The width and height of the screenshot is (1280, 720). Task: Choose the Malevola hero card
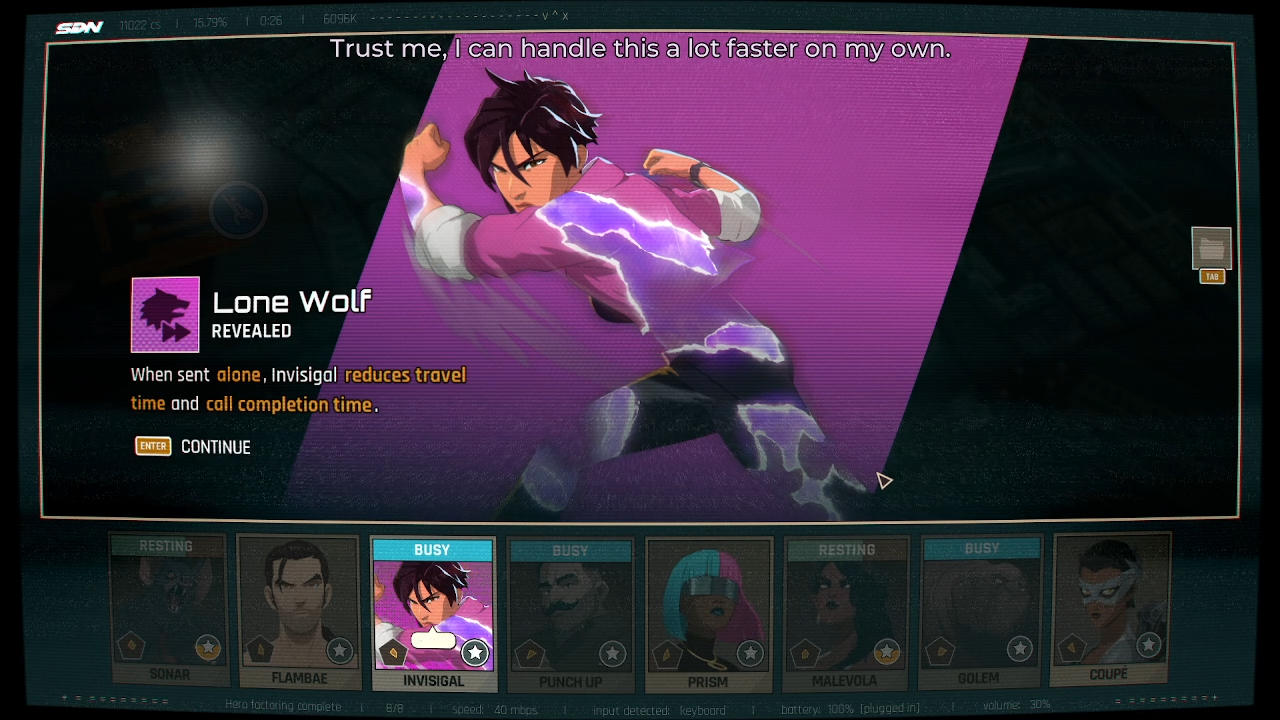click(846, 614)
